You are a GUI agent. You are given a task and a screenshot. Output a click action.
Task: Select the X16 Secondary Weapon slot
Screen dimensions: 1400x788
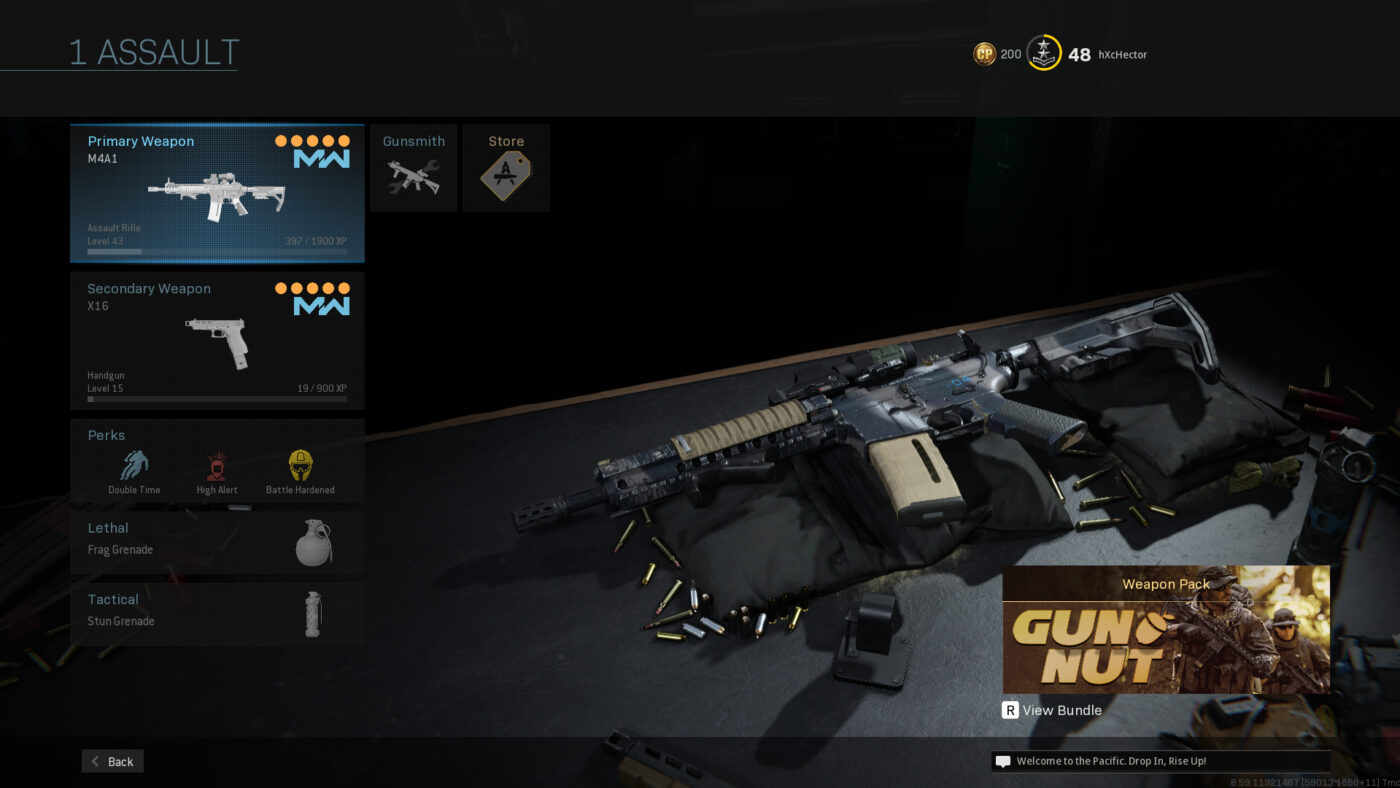pyautogui.click(x=217, y=340)
